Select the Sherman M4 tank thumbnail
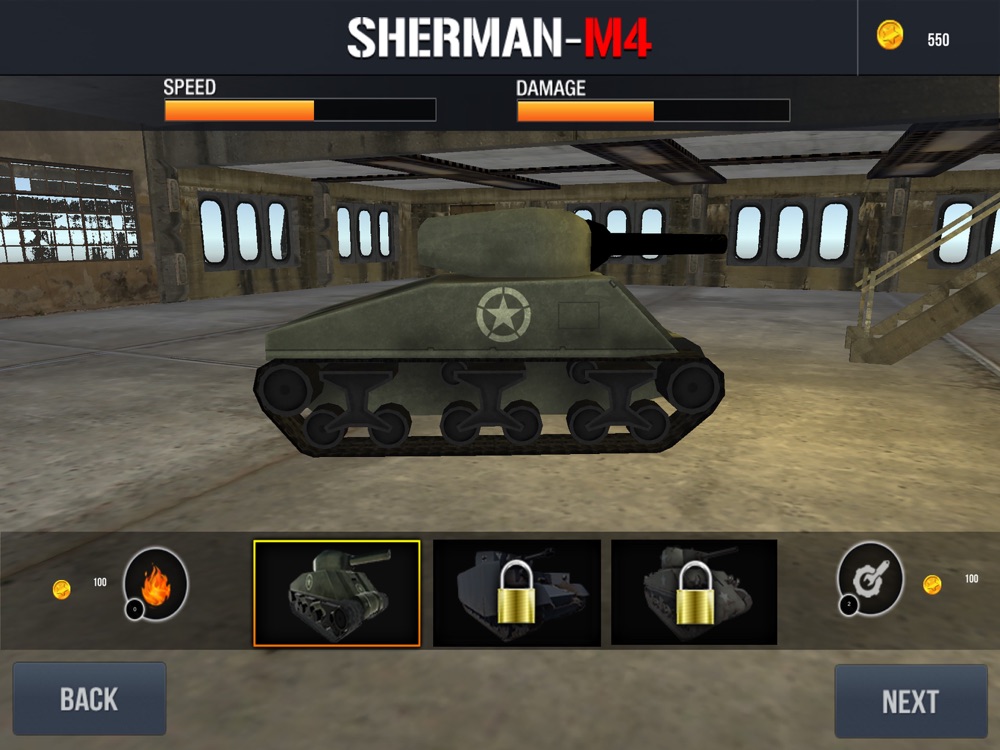The height and width of the screenshot is (750, 1000). (337, 593)
